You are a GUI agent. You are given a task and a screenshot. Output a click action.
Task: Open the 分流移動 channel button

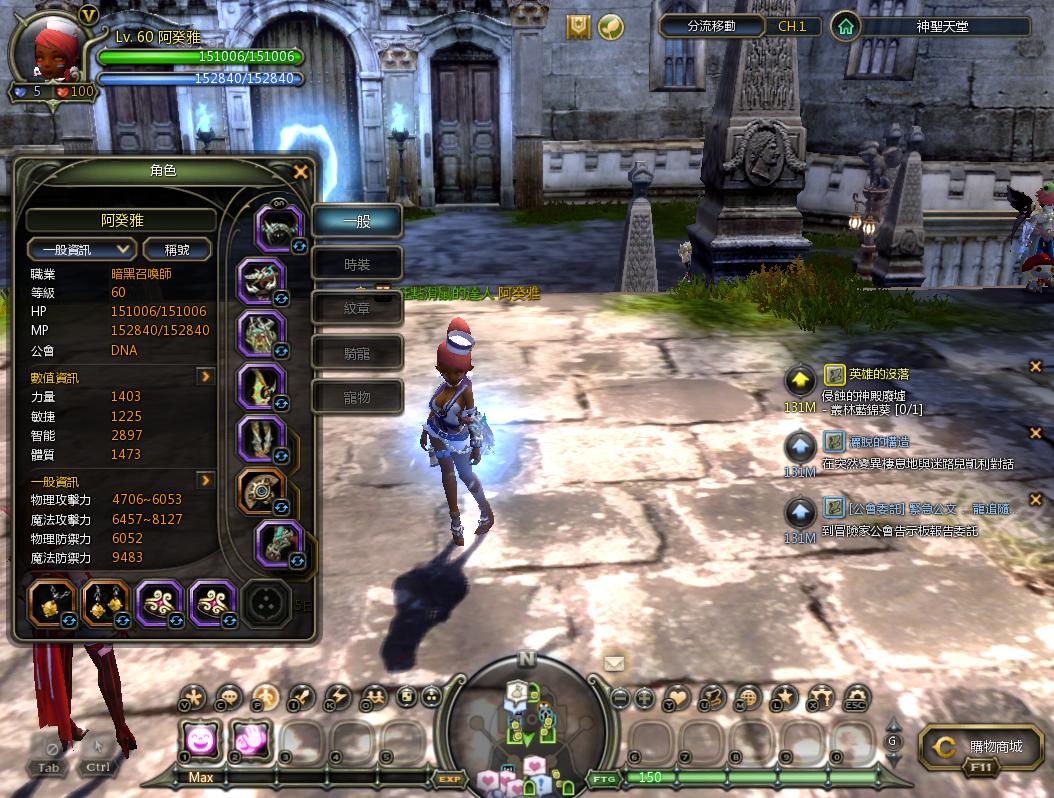712,26
